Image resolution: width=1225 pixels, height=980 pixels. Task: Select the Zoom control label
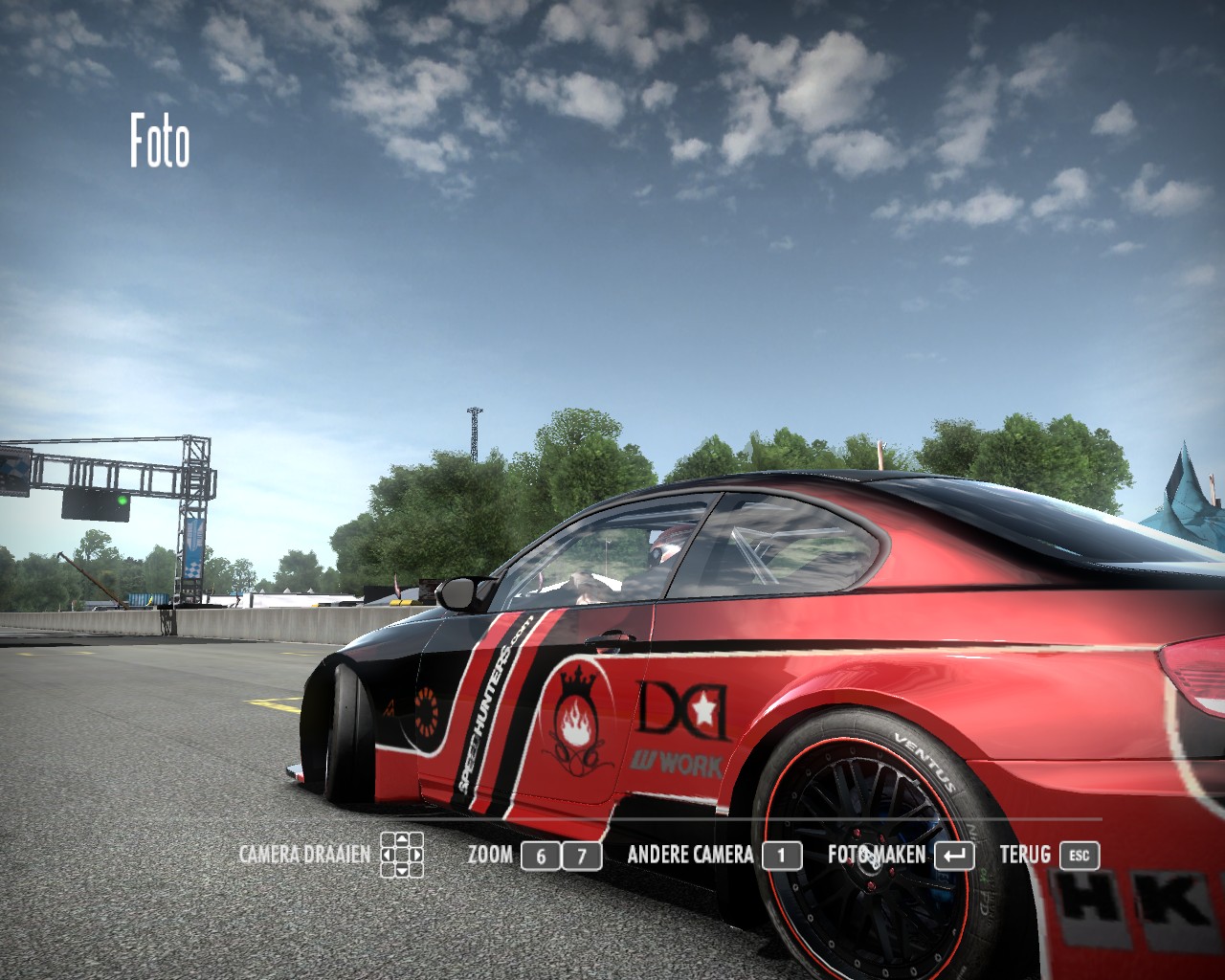pyautogui.click(x=490, y=855)
